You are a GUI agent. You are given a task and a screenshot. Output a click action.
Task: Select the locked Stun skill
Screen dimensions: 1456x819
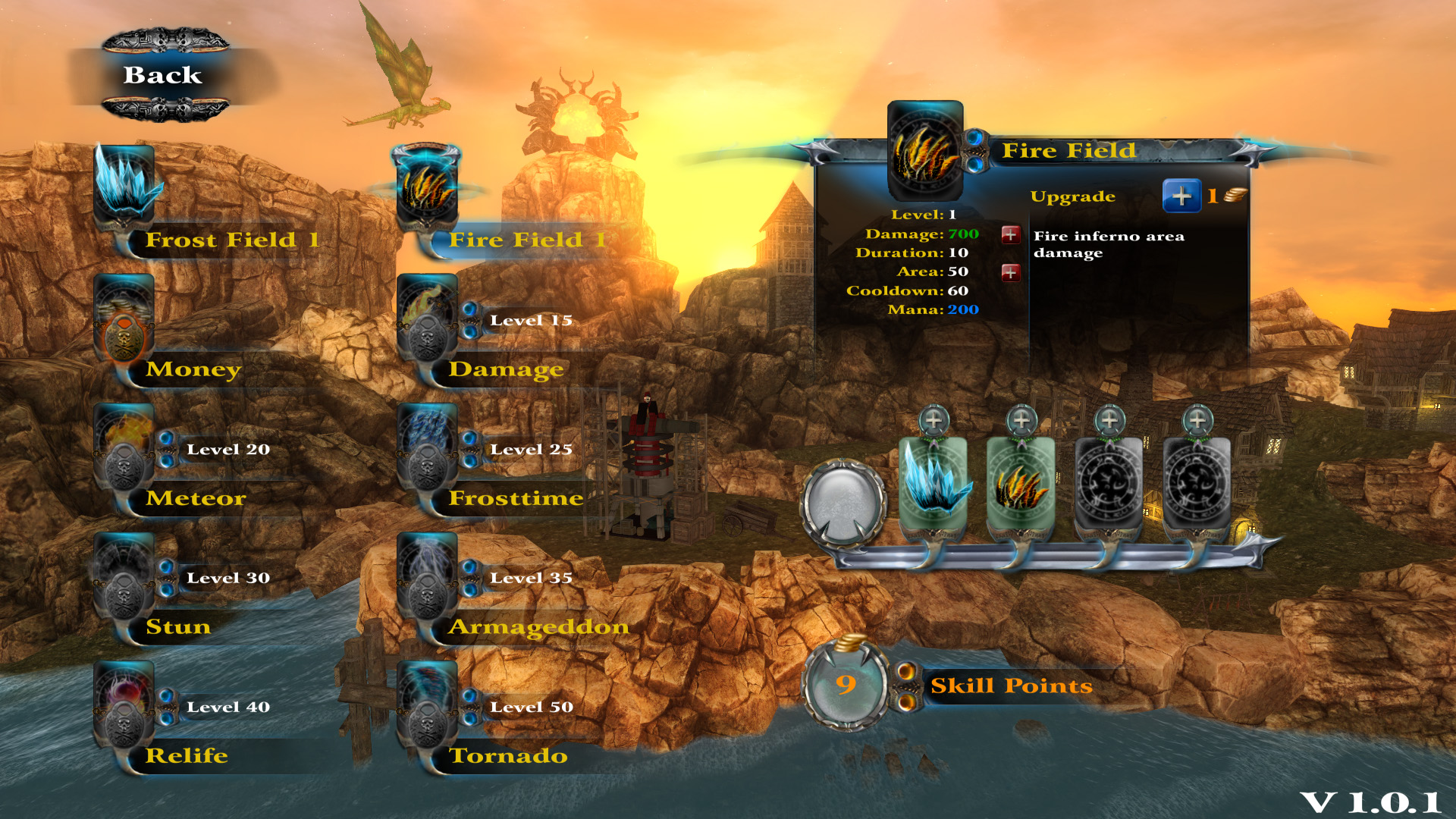click(124, 578)
